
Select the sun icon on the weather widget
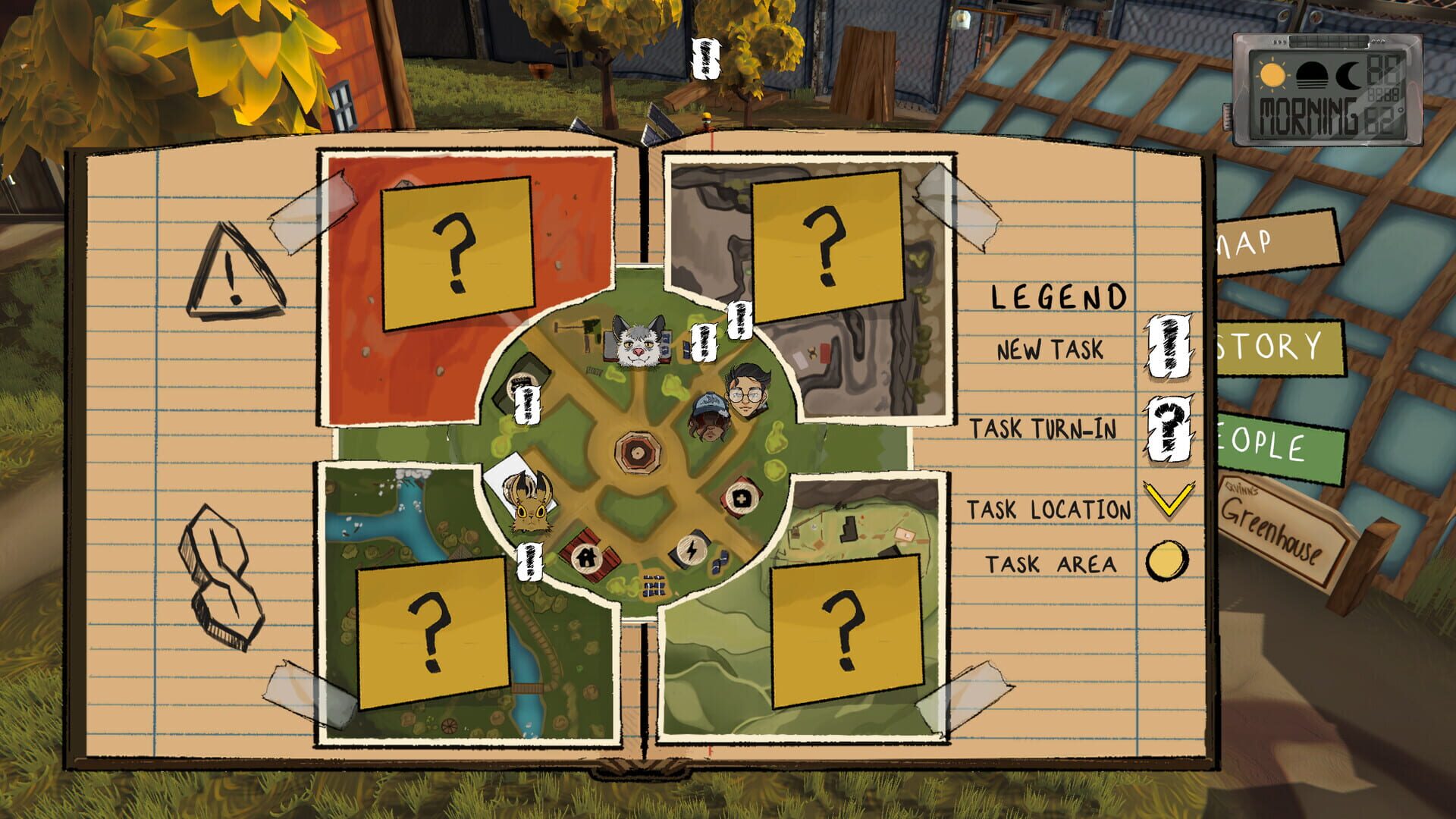pyautogui.click(x=1272, y=75)
